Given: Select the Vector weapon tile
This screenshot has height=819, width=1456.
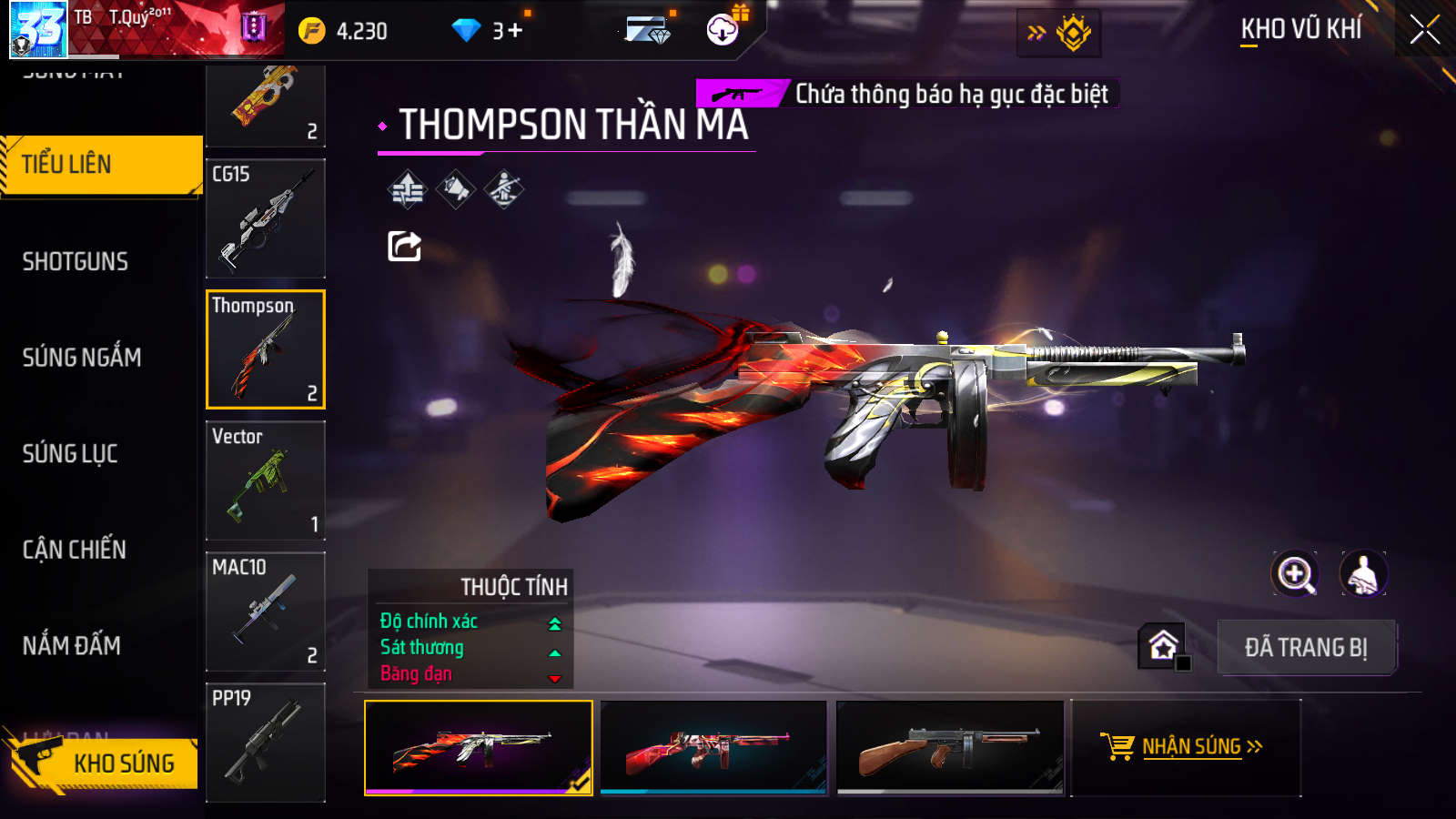Looking at the screenshot, I should (x=266, y=480).
